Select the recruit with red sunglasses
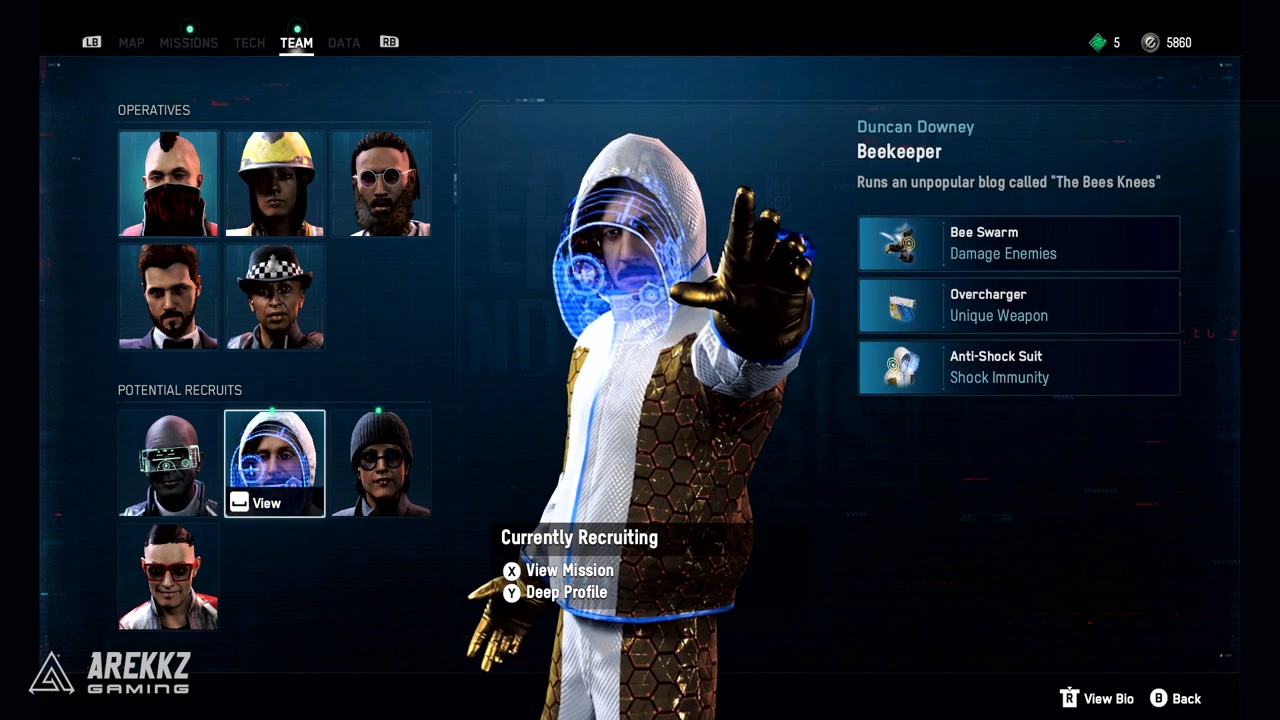1280x720 pixels. (168, 577)
